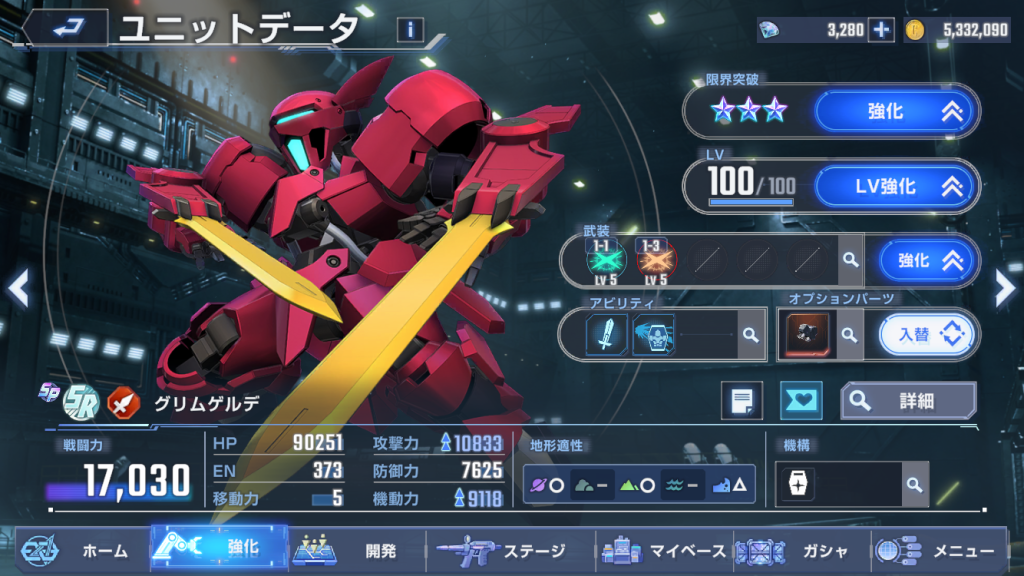1024x576 pixels.
Task: Open the info button beside ユニットデータ
Action: click(x=410, y=30)
